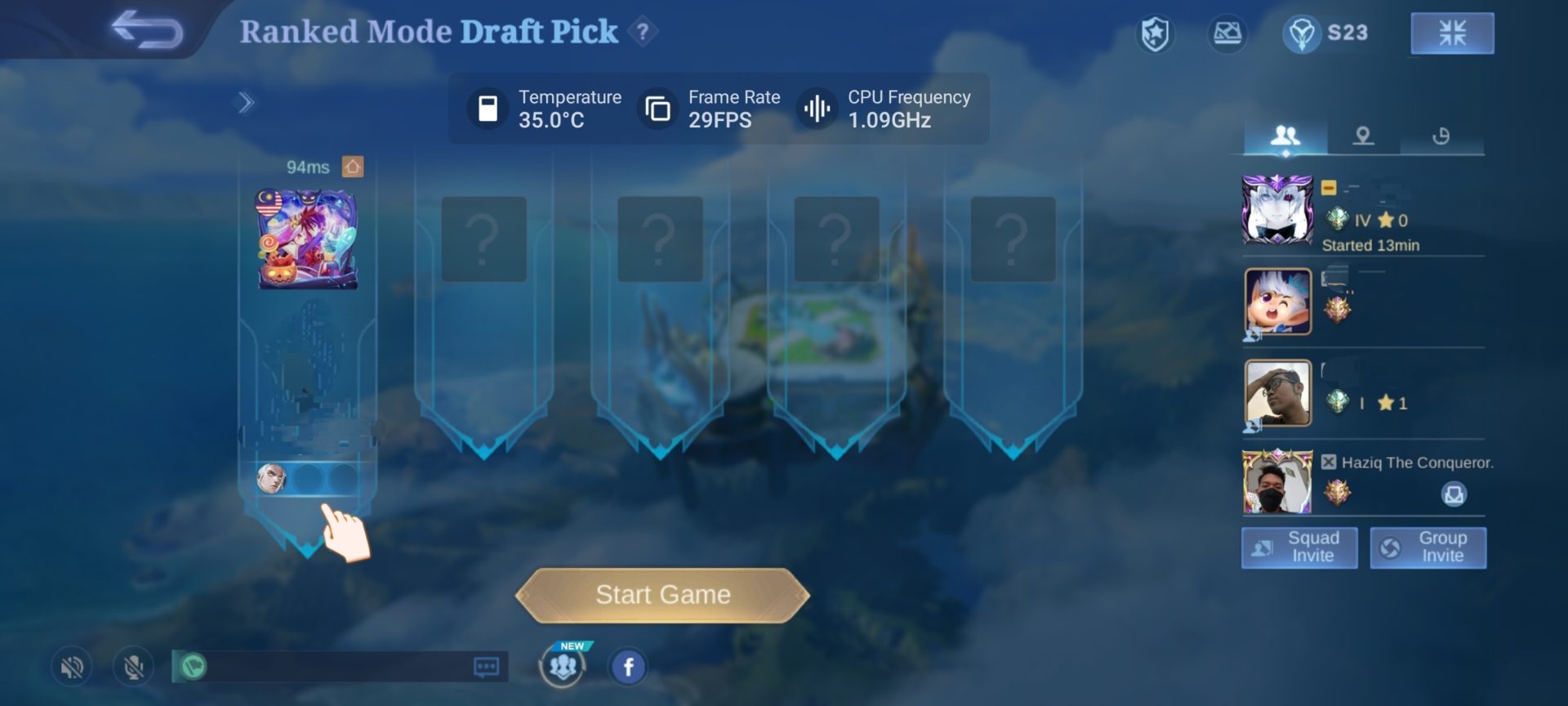
Task: Send a Group Invite
Action: tap(1428, 547)
